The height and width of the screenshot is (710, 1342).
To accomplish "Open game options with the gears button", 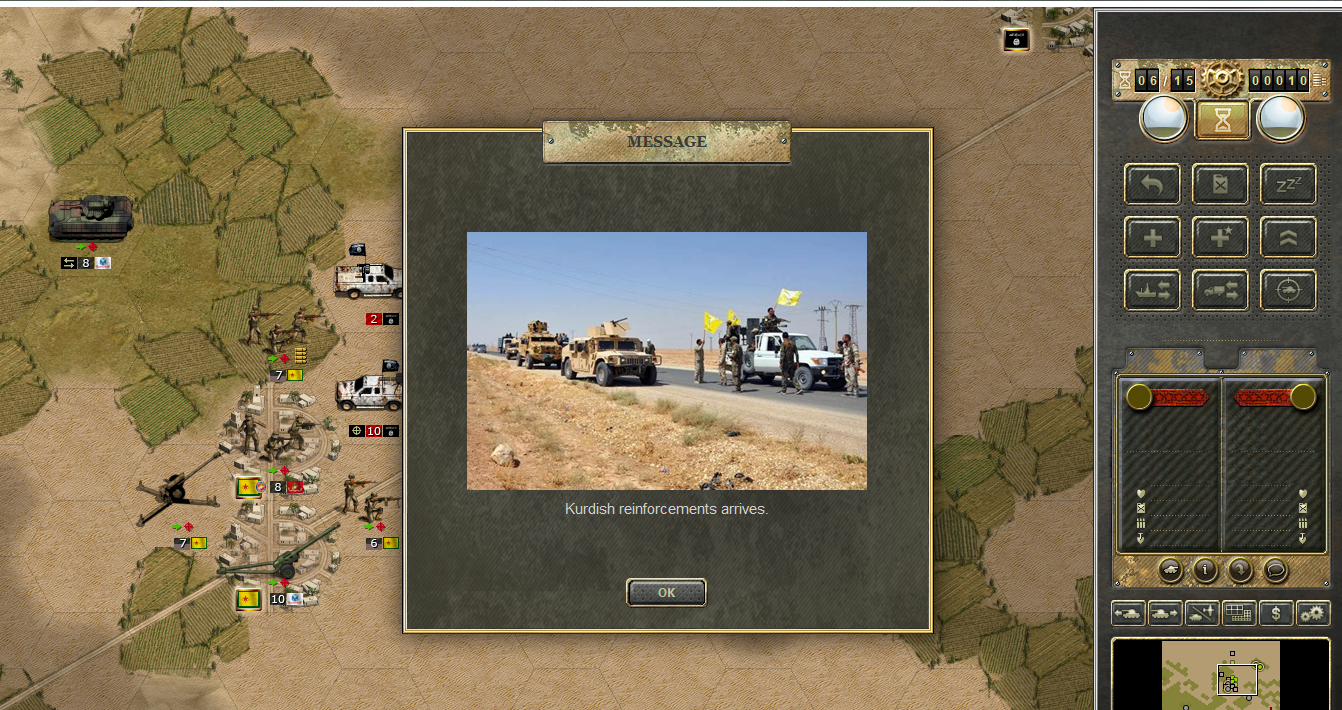I will 1313,613.
